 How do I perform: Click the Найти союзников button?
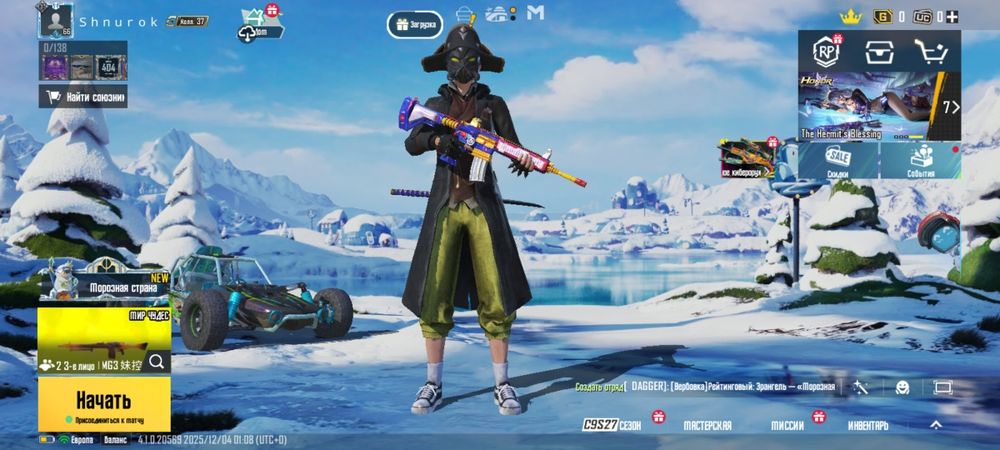click(84, 97)
